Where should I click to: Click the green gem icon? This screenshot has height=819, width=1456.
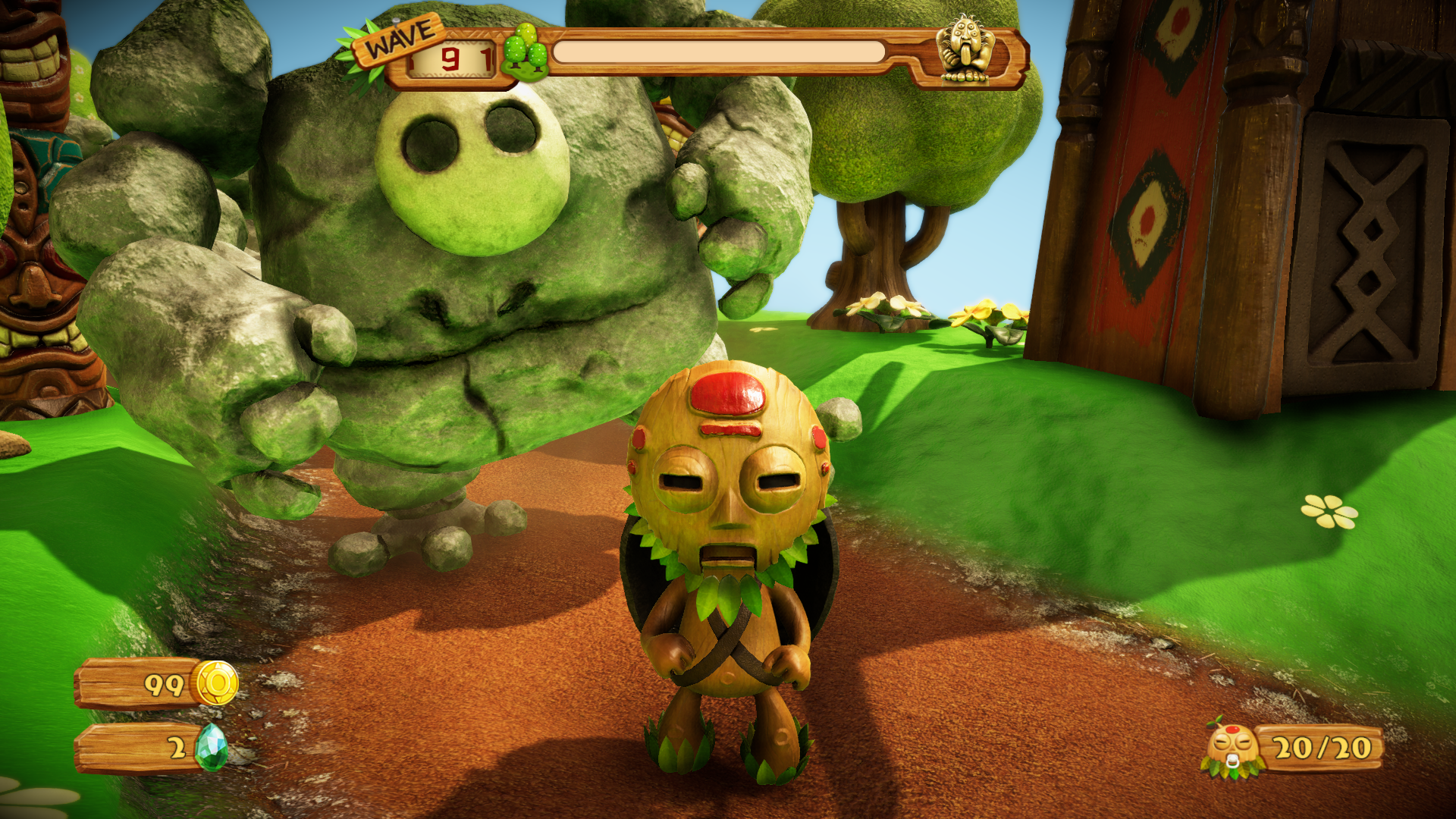point(211,747)
